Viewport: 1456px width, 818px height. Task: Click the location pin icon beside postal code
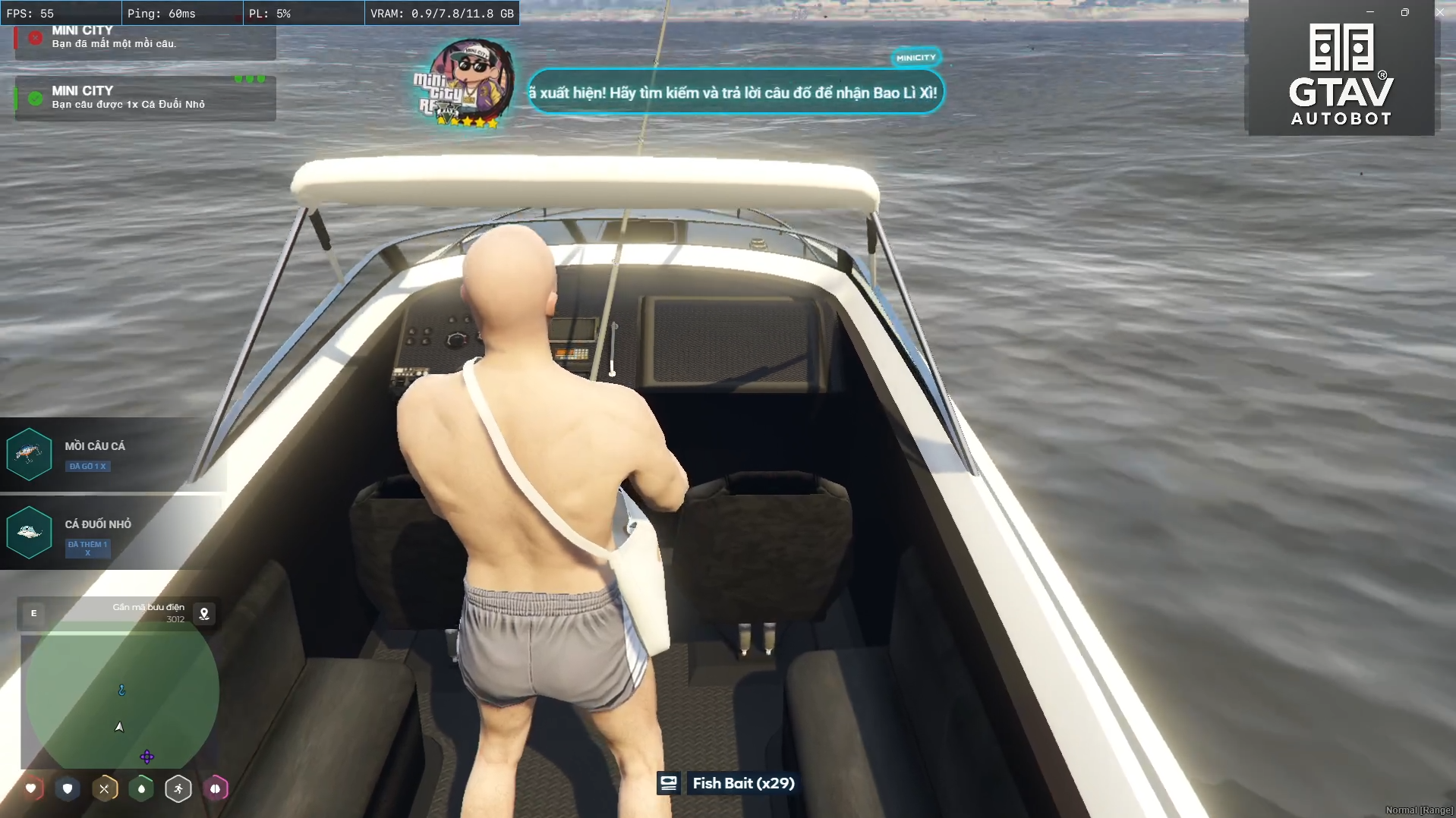point(204,614)
